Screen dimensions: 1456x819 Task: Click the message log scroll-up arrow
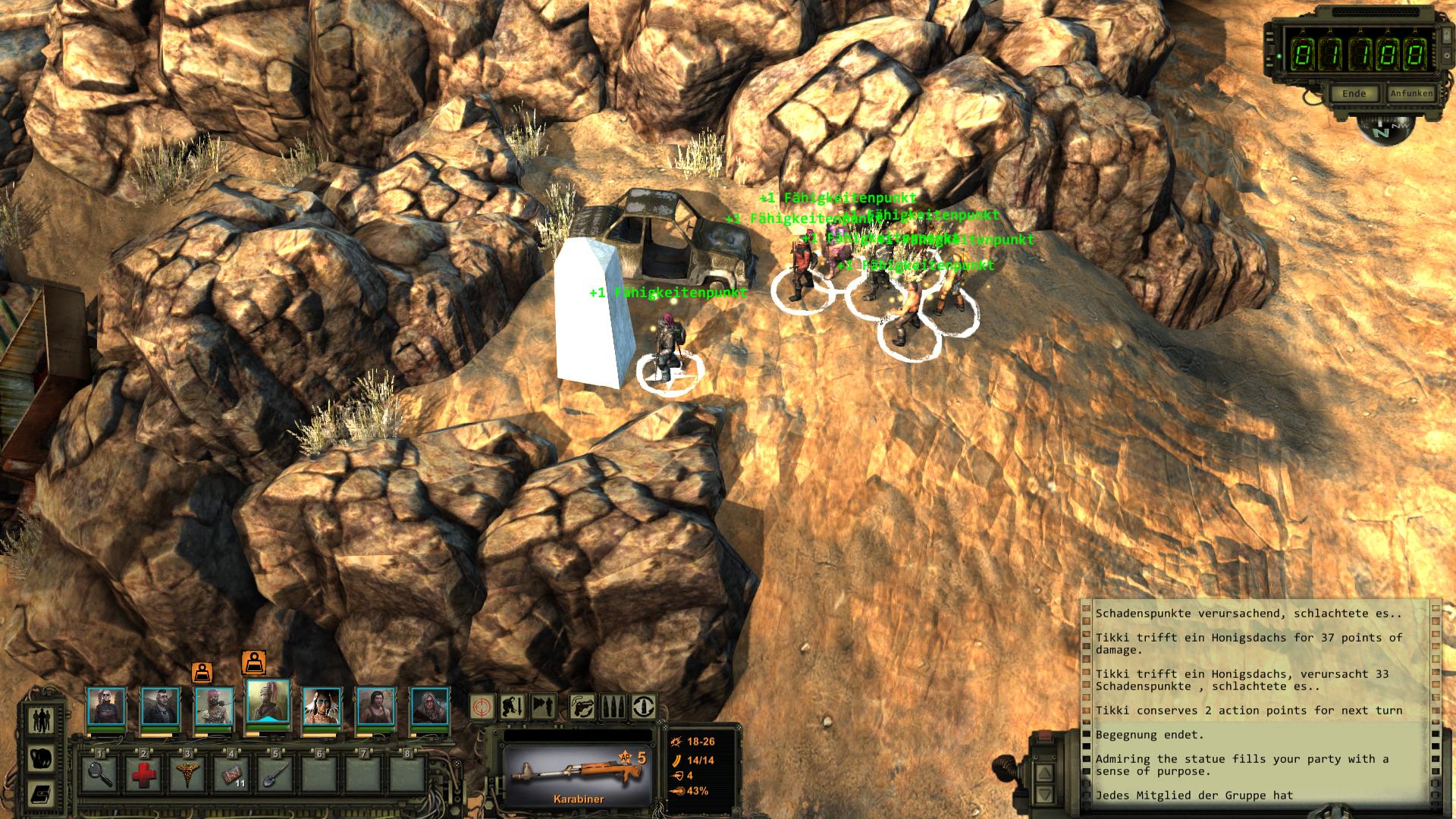pyautogui.click(x=1044, y=773)
